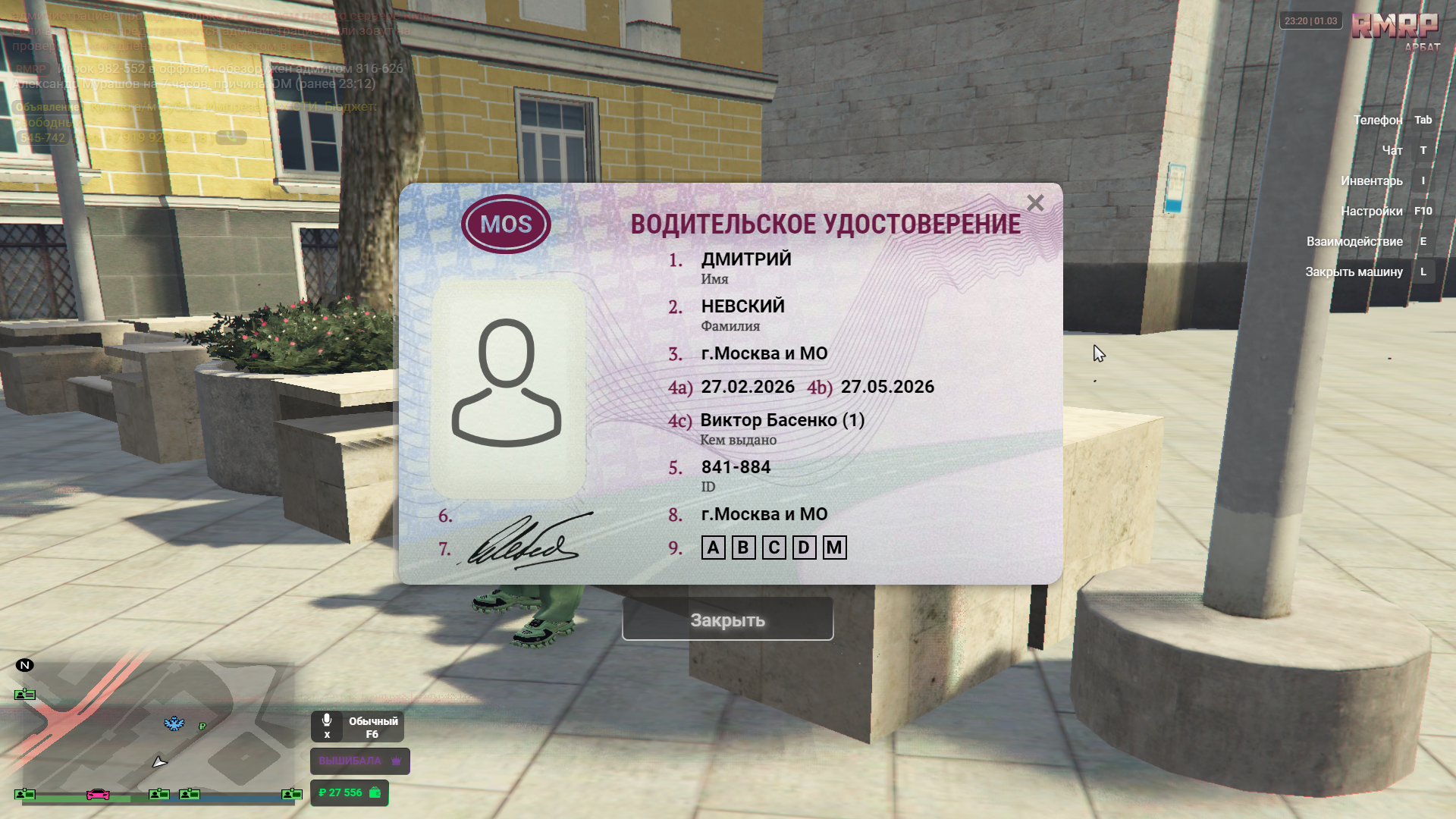Click the blue eagle marker on the minimap
Viewport: 1456px width, 819px height.
[x=174, y=723]
